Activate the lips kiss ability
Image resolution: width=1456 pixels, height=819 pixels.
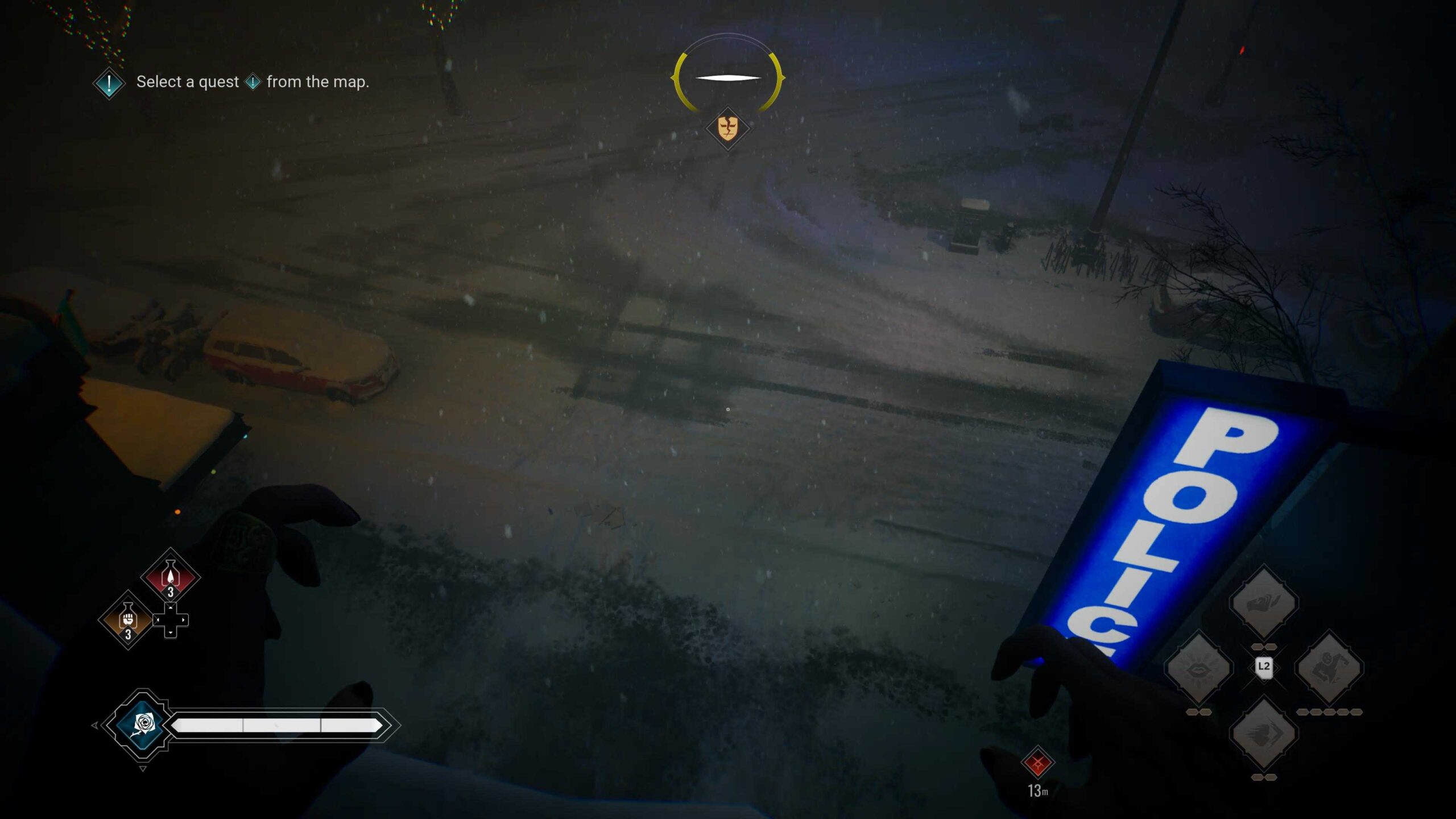[x=1198, y=667]
